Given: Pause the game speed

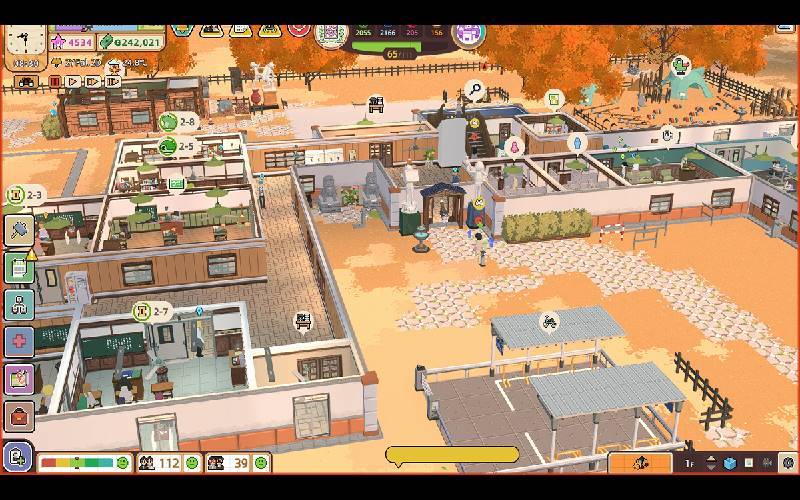Looking at the screenshot, I should [55, 81].
